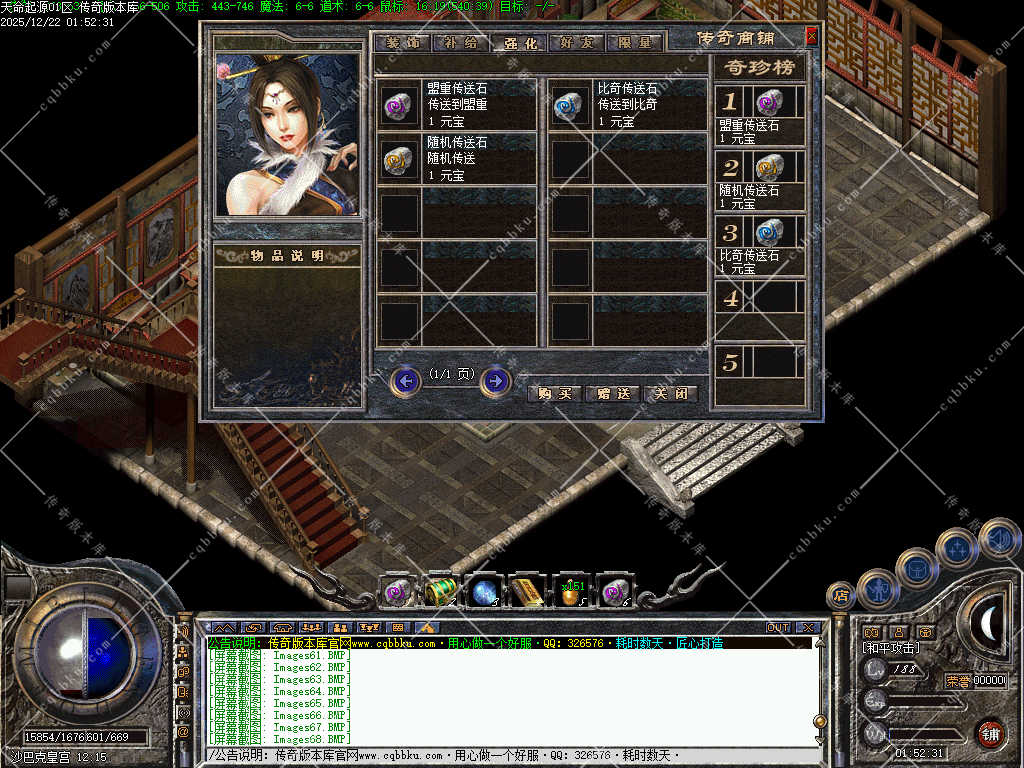The width and height of the screenshot is (1024, 768).
Task: Click the red 铺 button
Action: coord(990,734)
